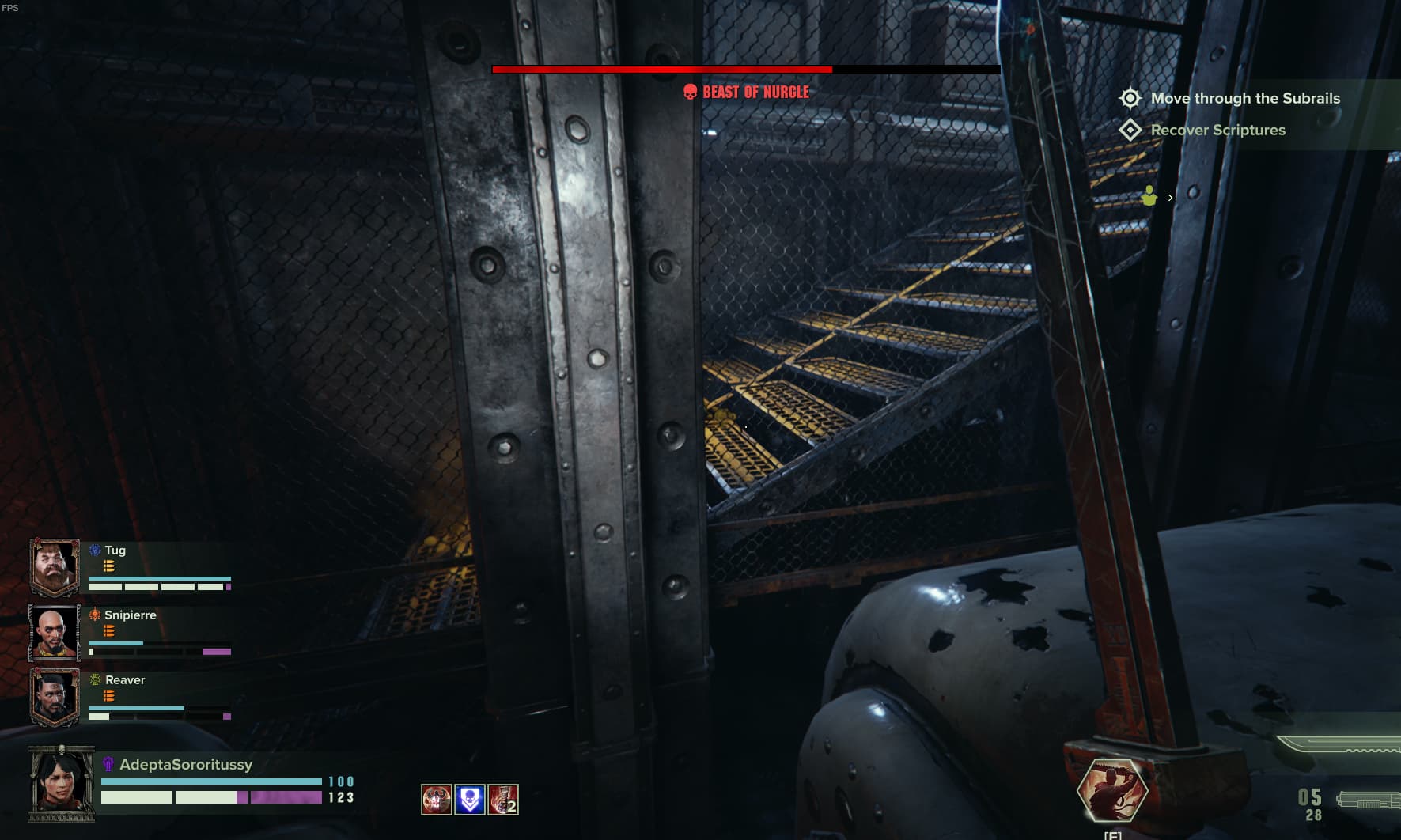Select the chainsword melee weapon slot

click(x=1337, y=745)
